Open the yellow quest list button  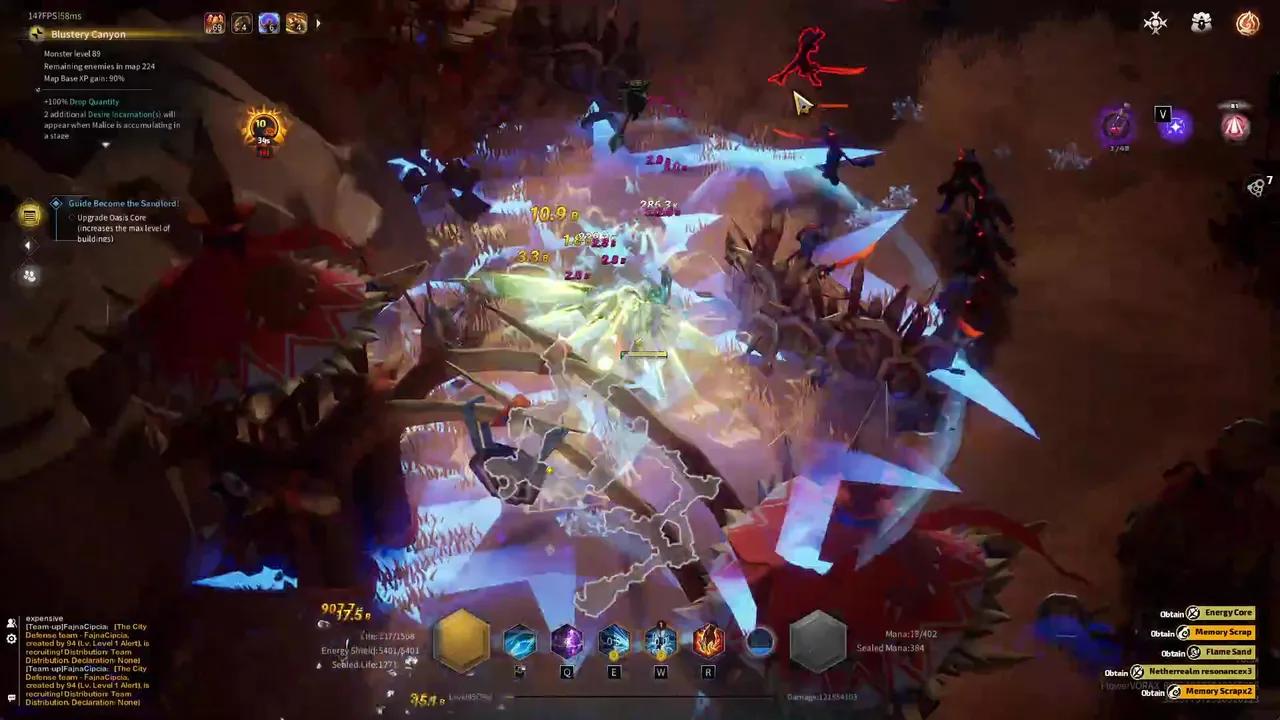point(30,214)
